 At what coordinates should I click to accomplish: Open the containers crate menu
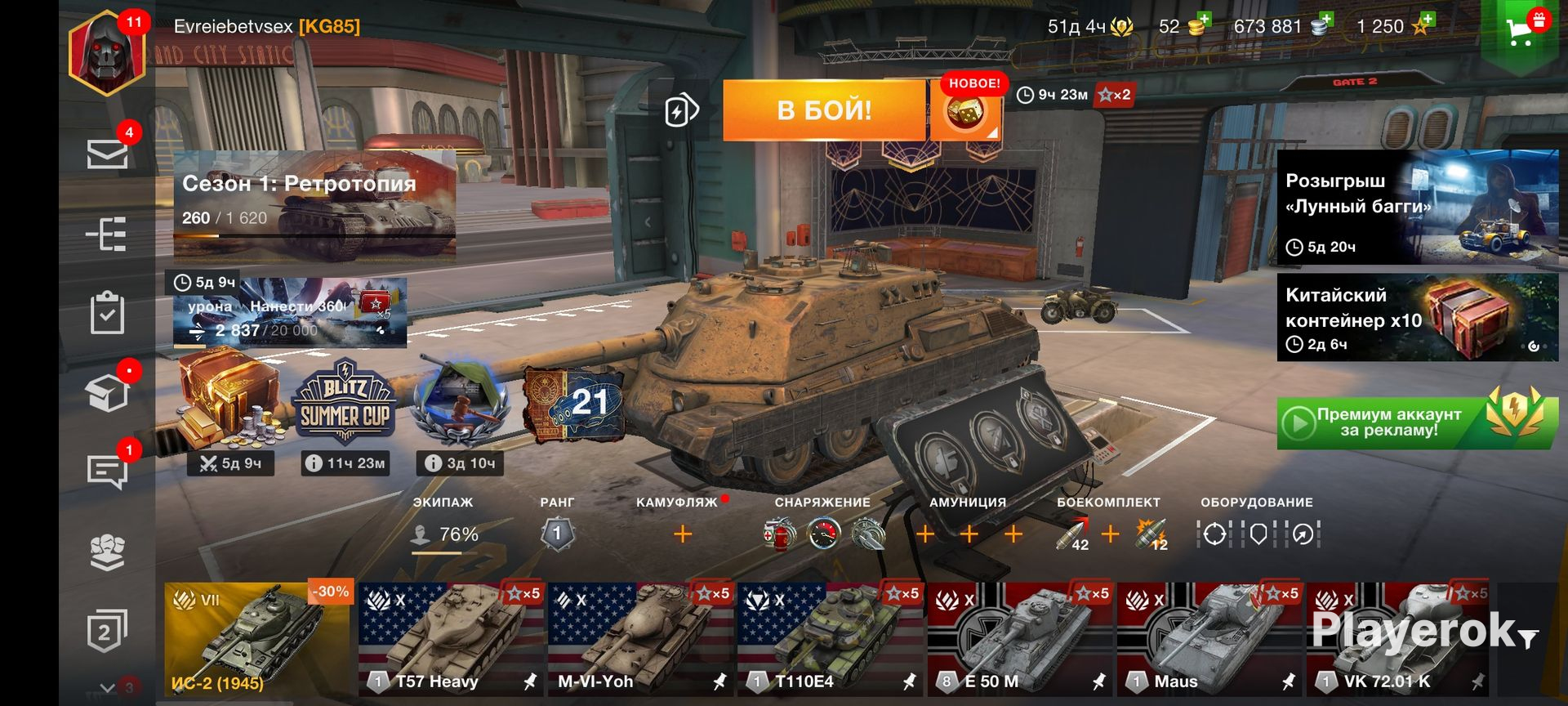(x=107, y=393)
